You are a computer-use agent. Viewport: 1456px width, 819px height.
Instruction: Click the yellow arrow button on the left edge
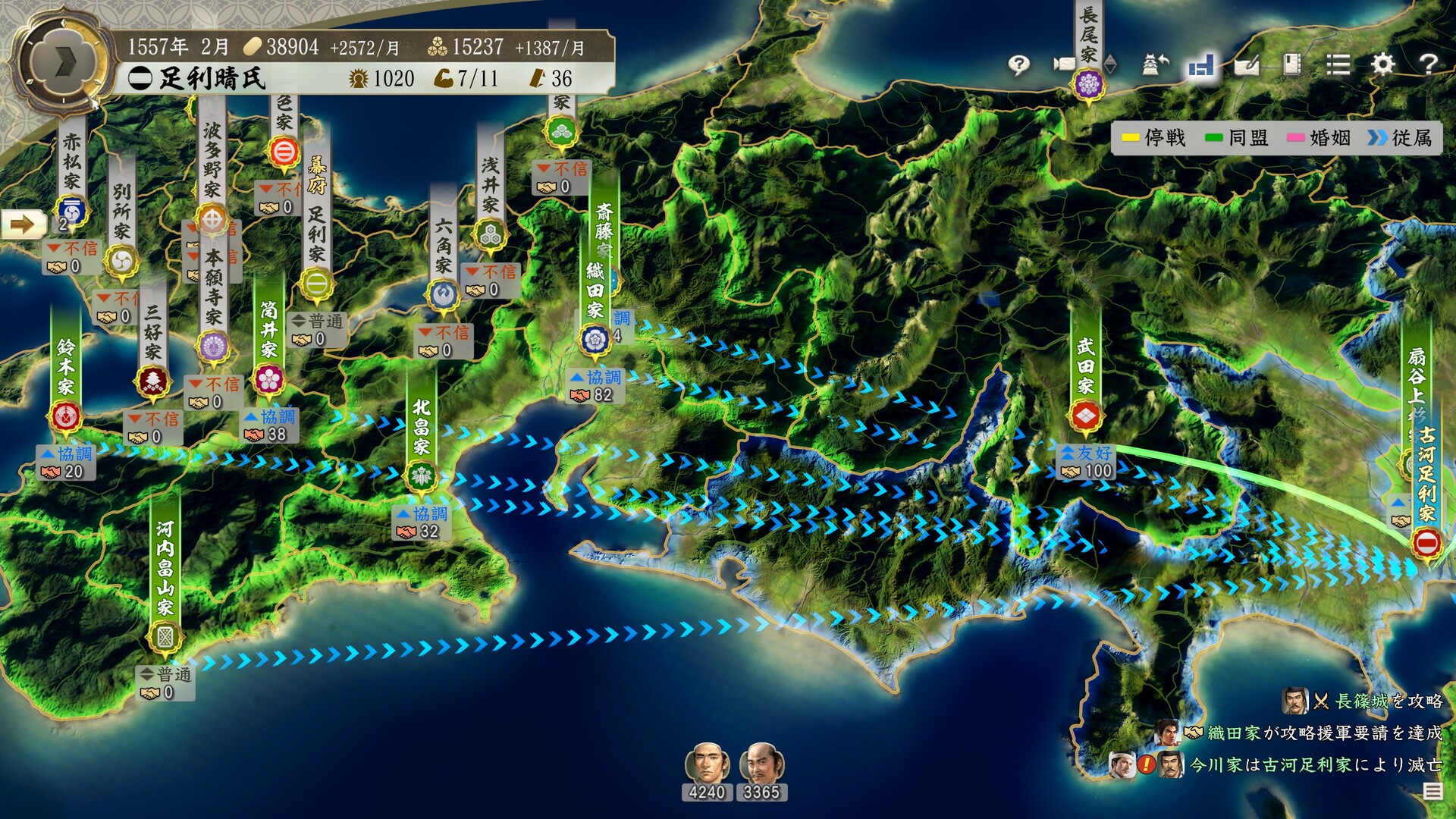click(x=23, y=224)
